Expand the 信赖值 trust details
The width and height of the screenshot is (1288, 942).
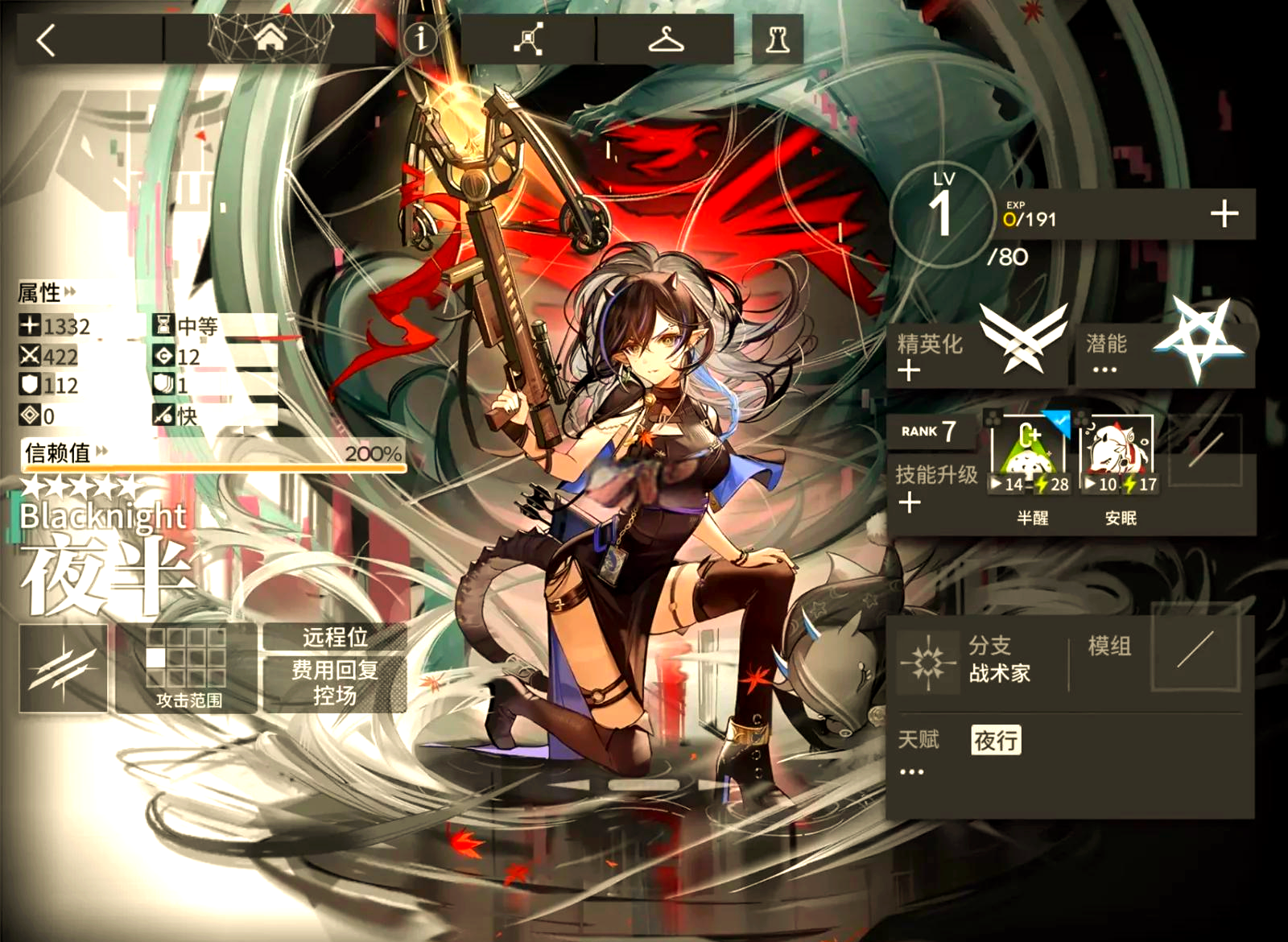pos(64,453)
